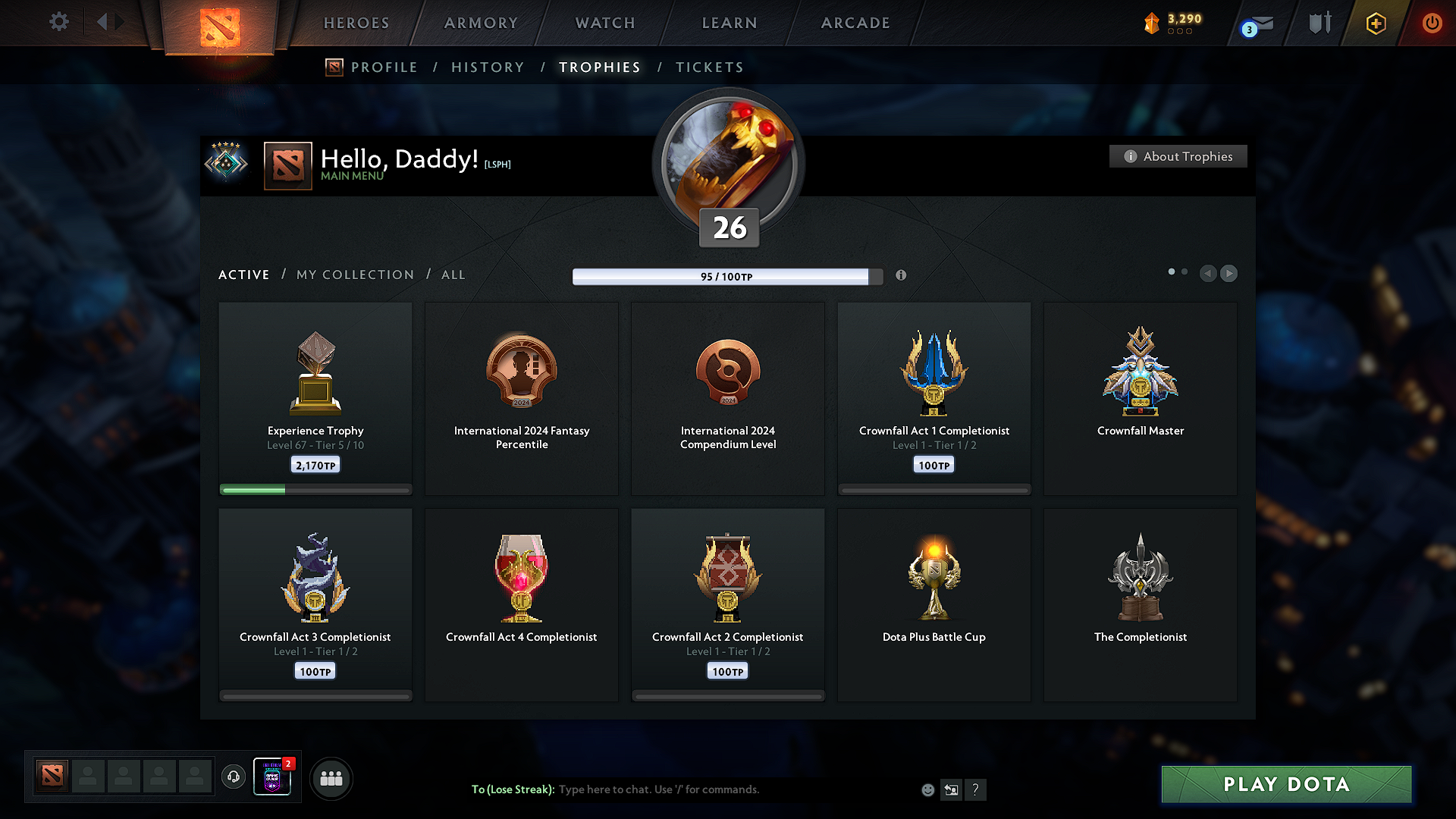Screen dimensions: 1456x819
Task: Open the friends list icon
Action: point(331,778)
